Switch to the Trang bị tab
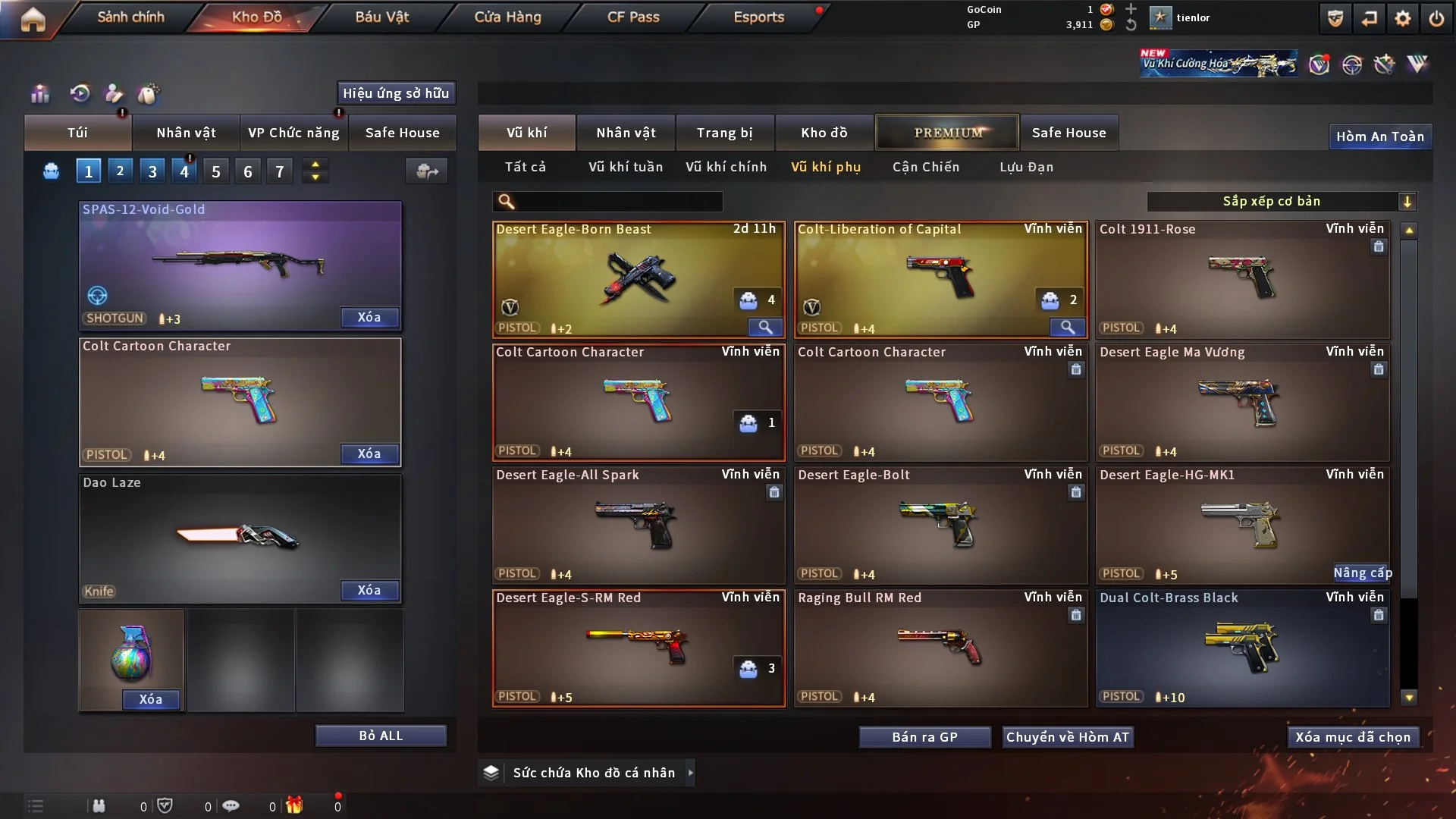 point(724,133)
